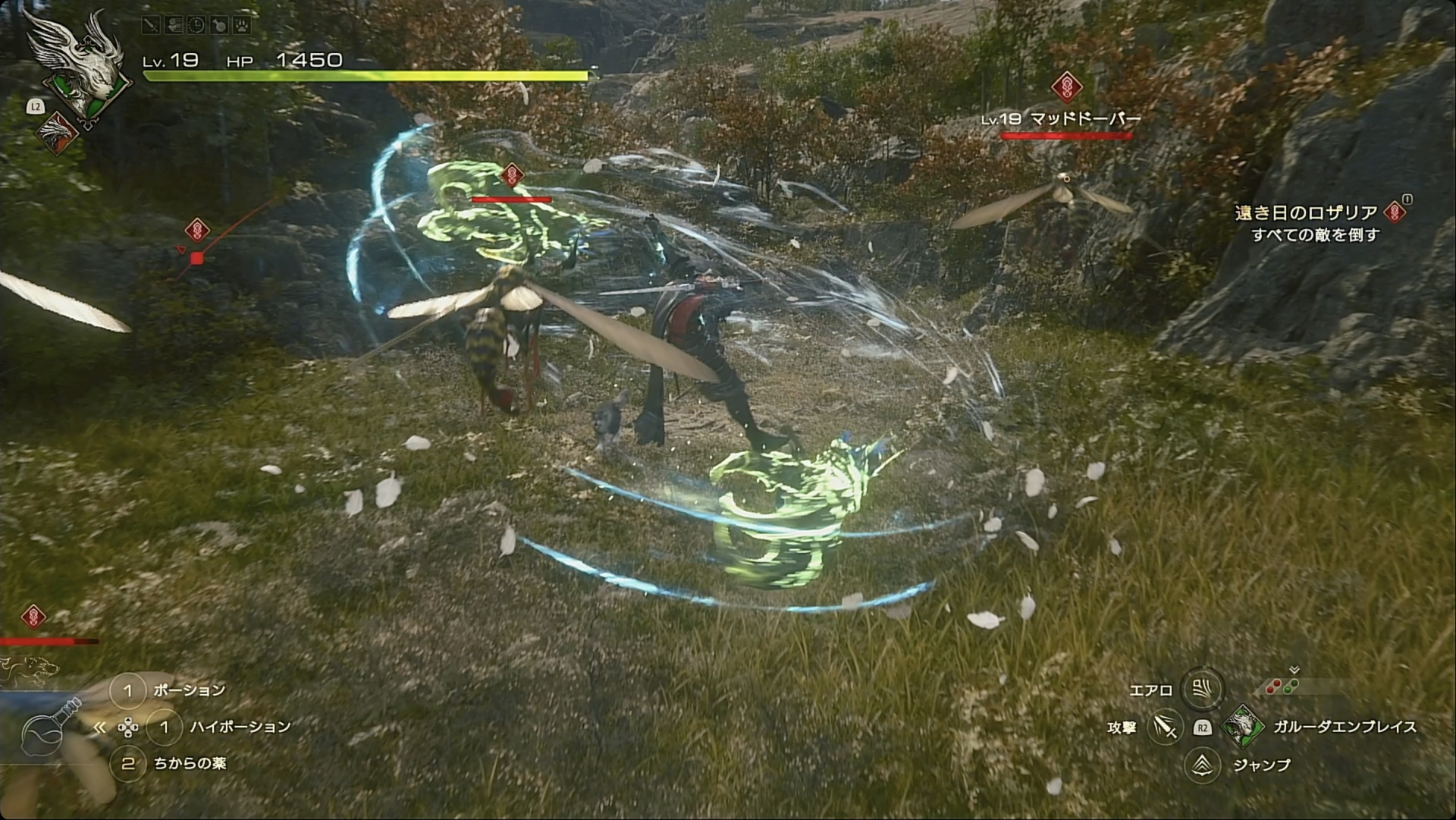Select the potion flask status icon

tap(218, 25)
